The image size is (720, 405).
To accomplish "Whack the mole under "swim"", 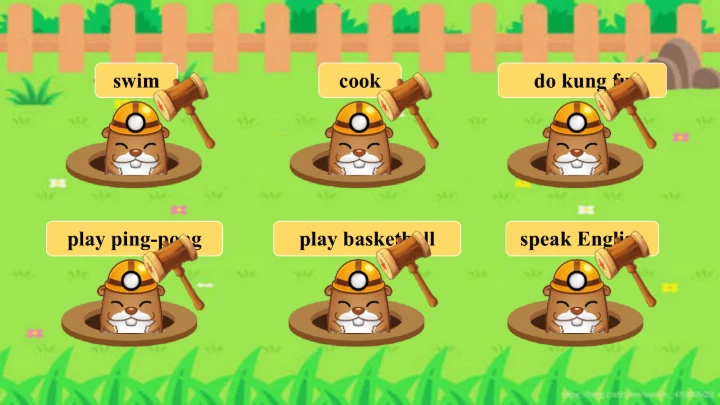I will point(134,146).
